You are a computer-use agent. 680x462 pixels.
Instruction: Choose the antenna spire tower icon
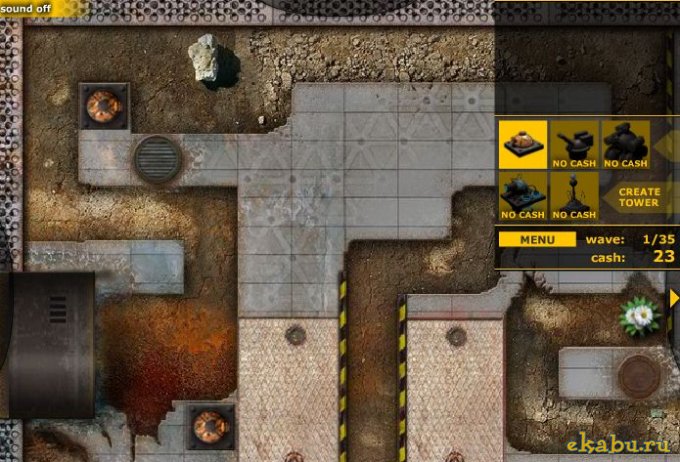tap(574, 195)
